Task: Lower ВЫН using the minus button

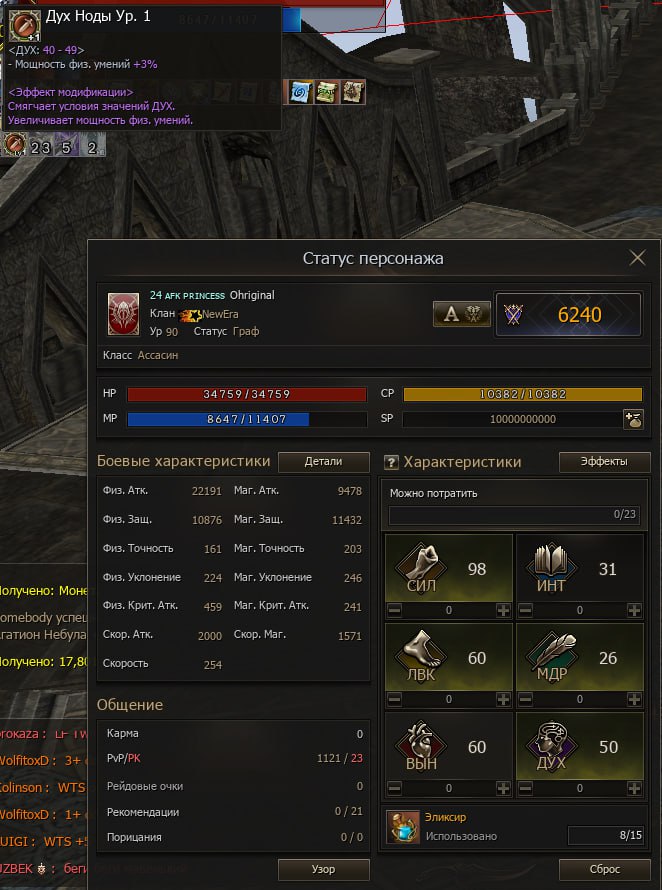Action: pos(395,789)
